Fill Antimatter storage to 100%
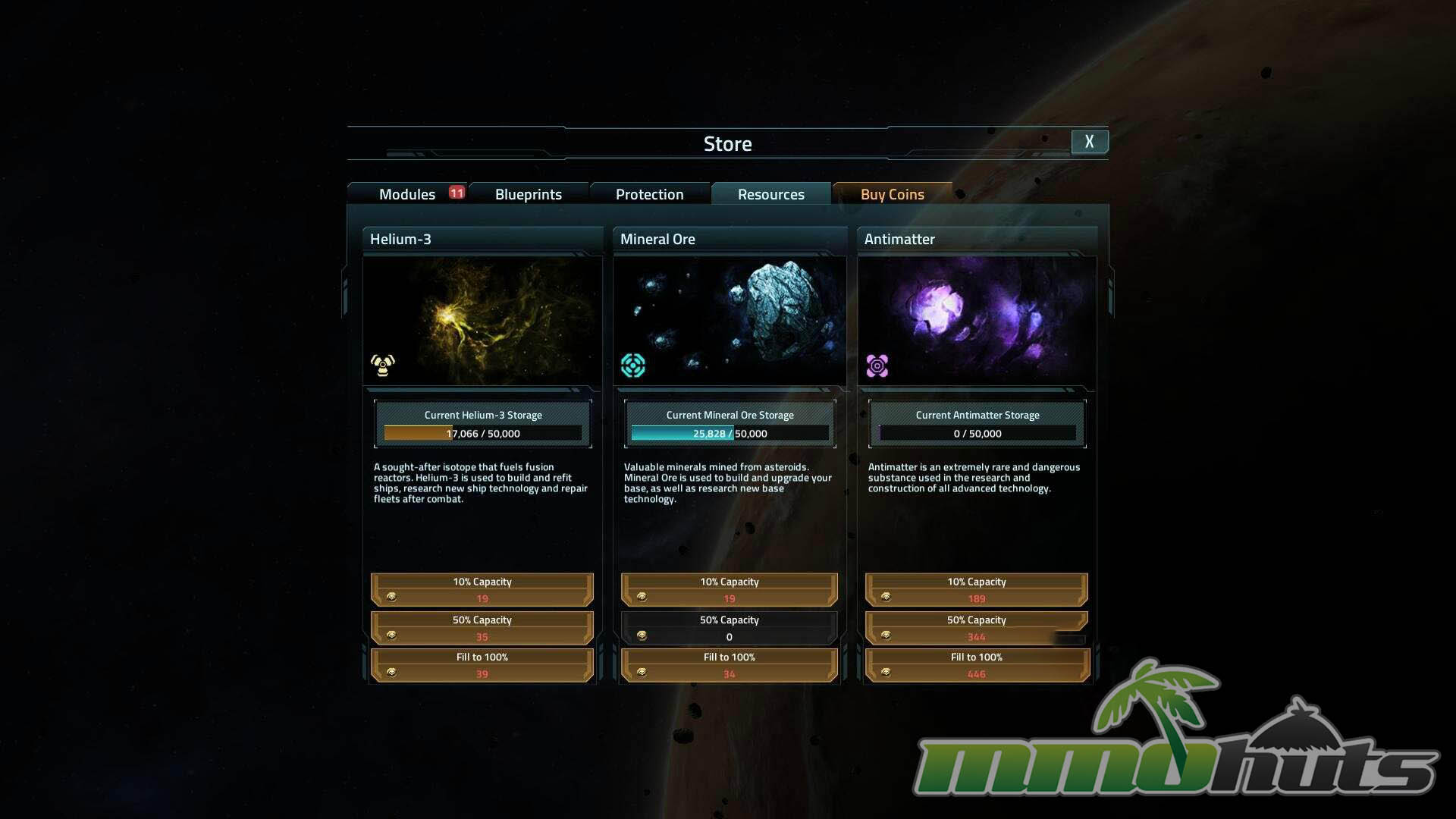Screen dimensions: 1456x819 pos(977,665)
